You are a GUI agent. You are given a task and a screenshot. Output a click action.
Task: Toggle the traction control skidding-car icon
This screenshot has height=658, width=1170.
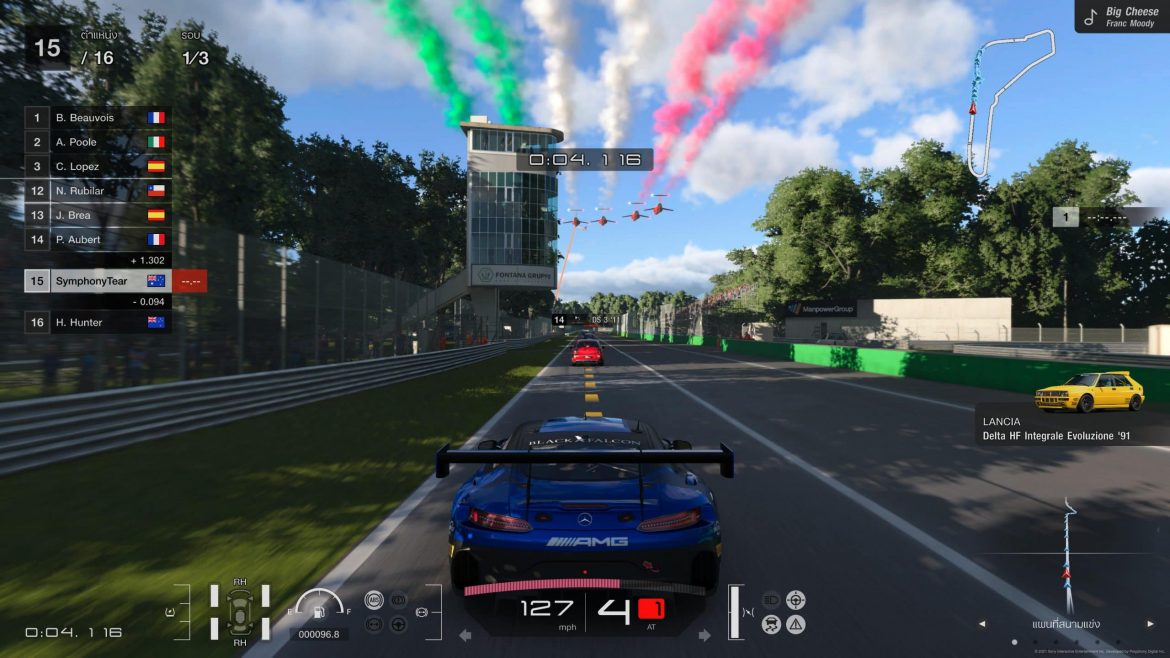772,624
